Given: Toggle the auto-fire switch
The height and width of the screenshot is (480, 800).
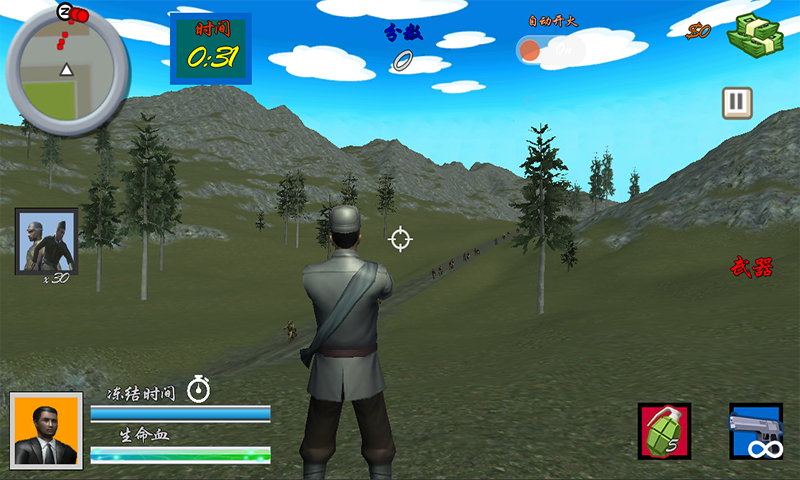Looking at the screenshot, I should pos(549,49).
